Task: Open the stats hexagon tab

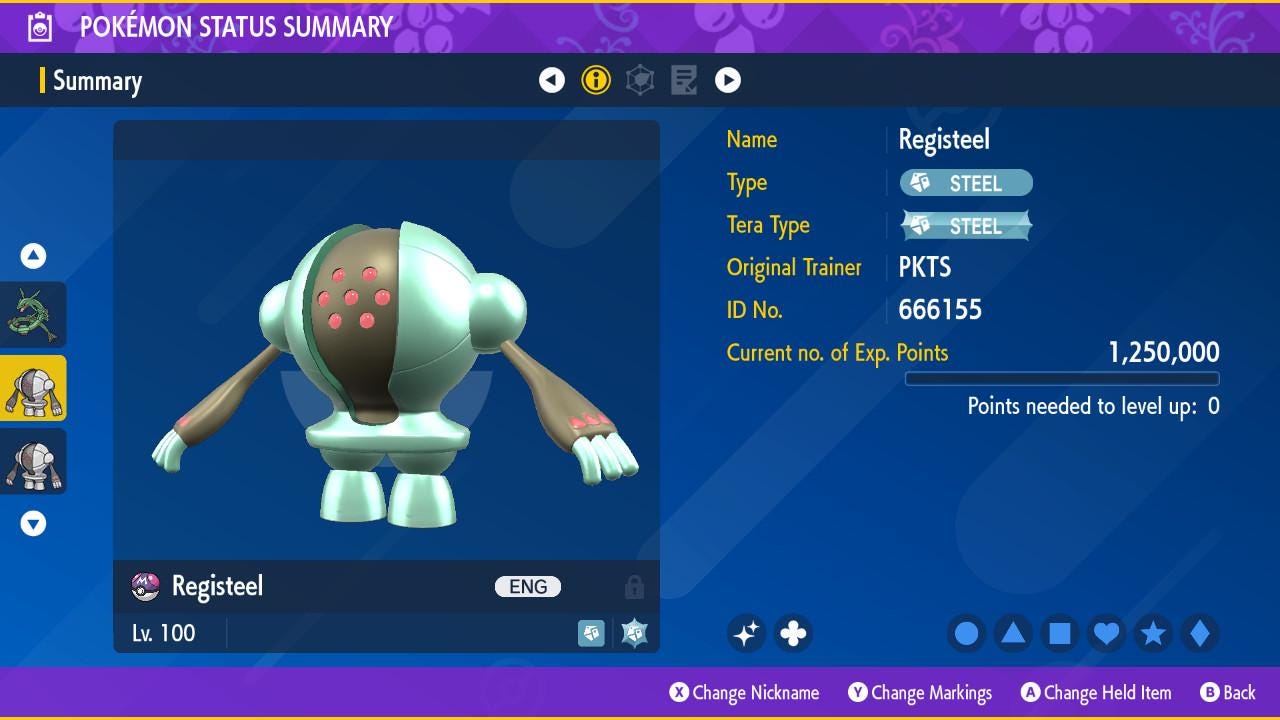Action: tap(640, 80)
